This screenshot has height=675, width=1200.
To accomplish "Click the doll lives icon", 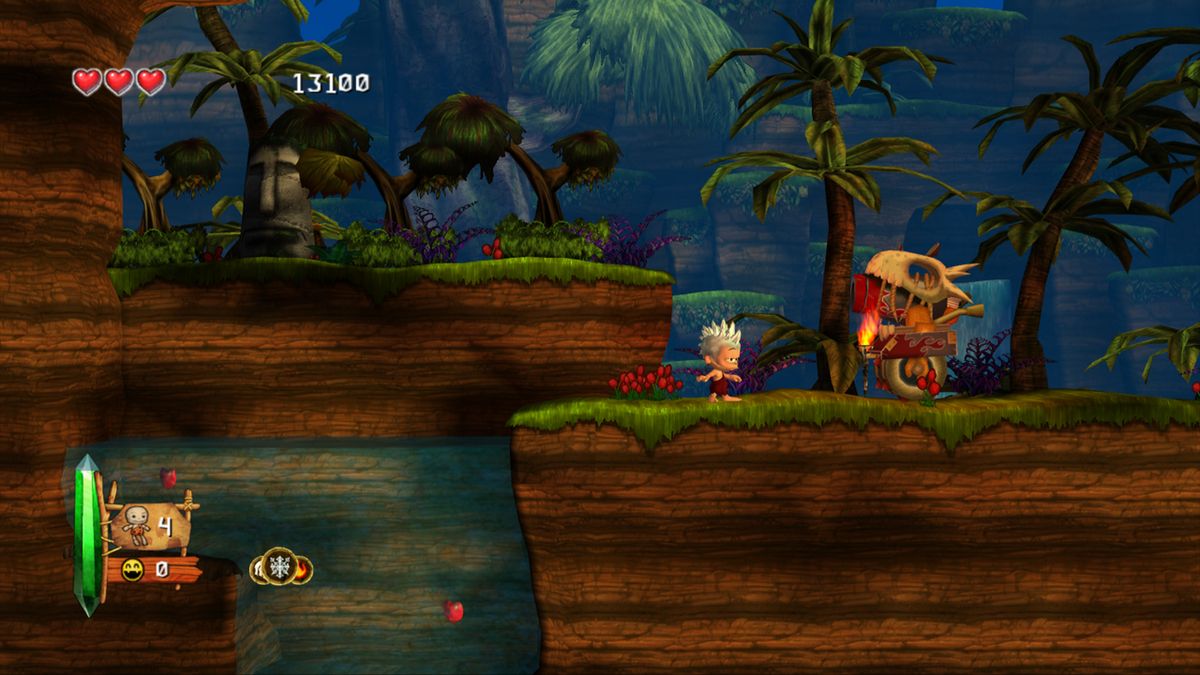I will [x=136, y=524].
